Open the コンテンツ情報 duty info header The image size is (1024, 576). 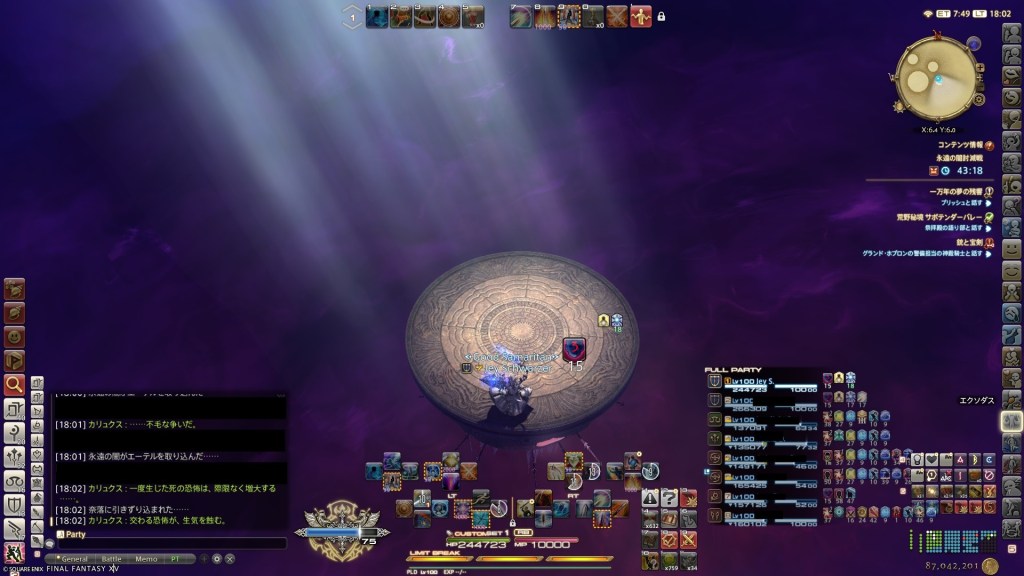(x=958, y=145)
